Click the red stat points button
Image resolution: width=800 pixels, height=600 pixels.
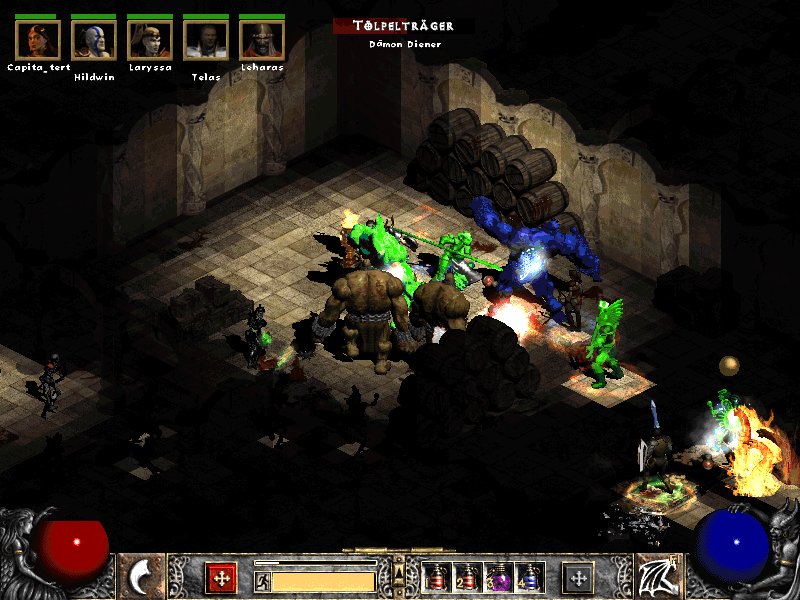221,578
